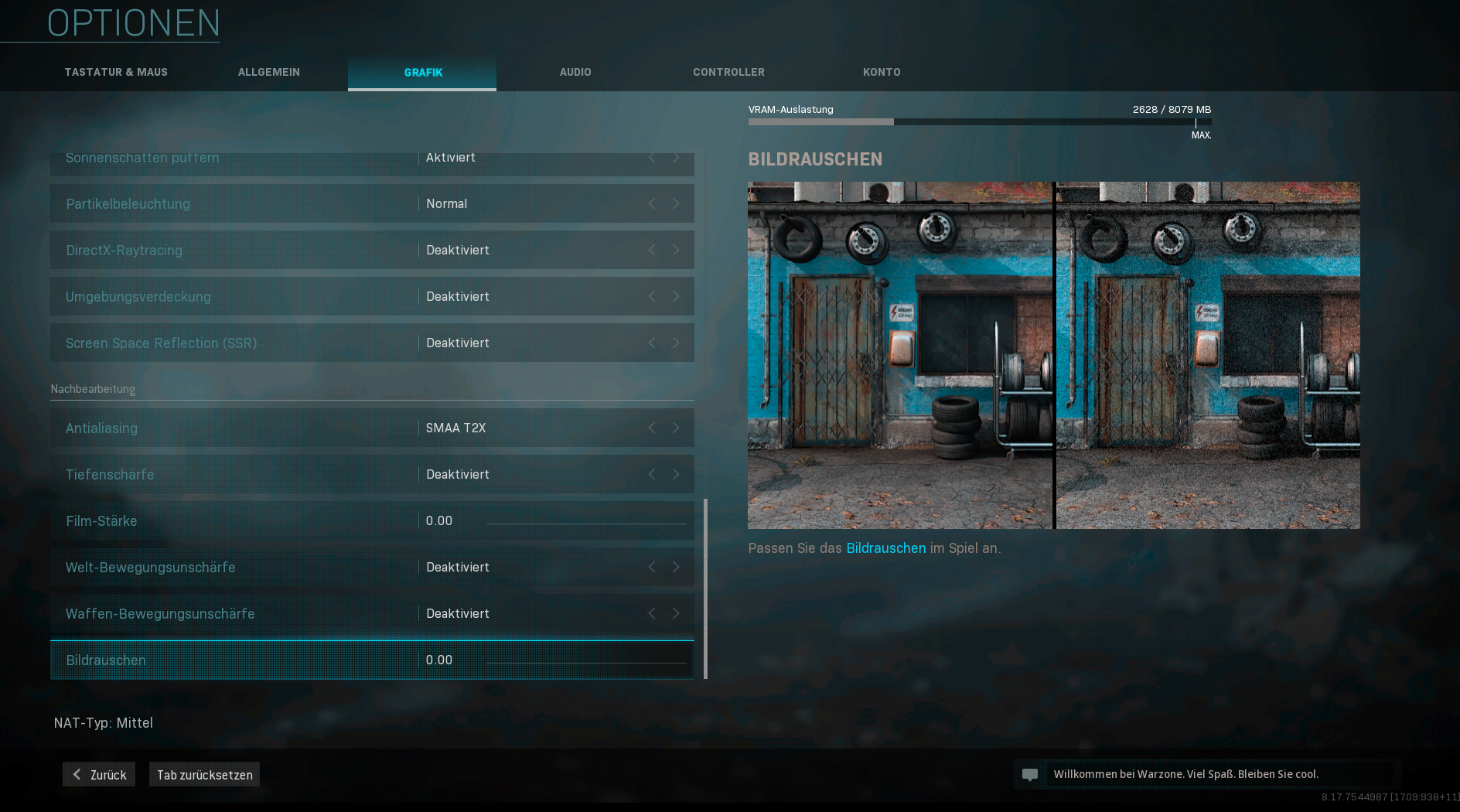Click the Film-Stärke slider track
Screen dimensions: 1460x812
pyautogui.click(x=586, y=523)
